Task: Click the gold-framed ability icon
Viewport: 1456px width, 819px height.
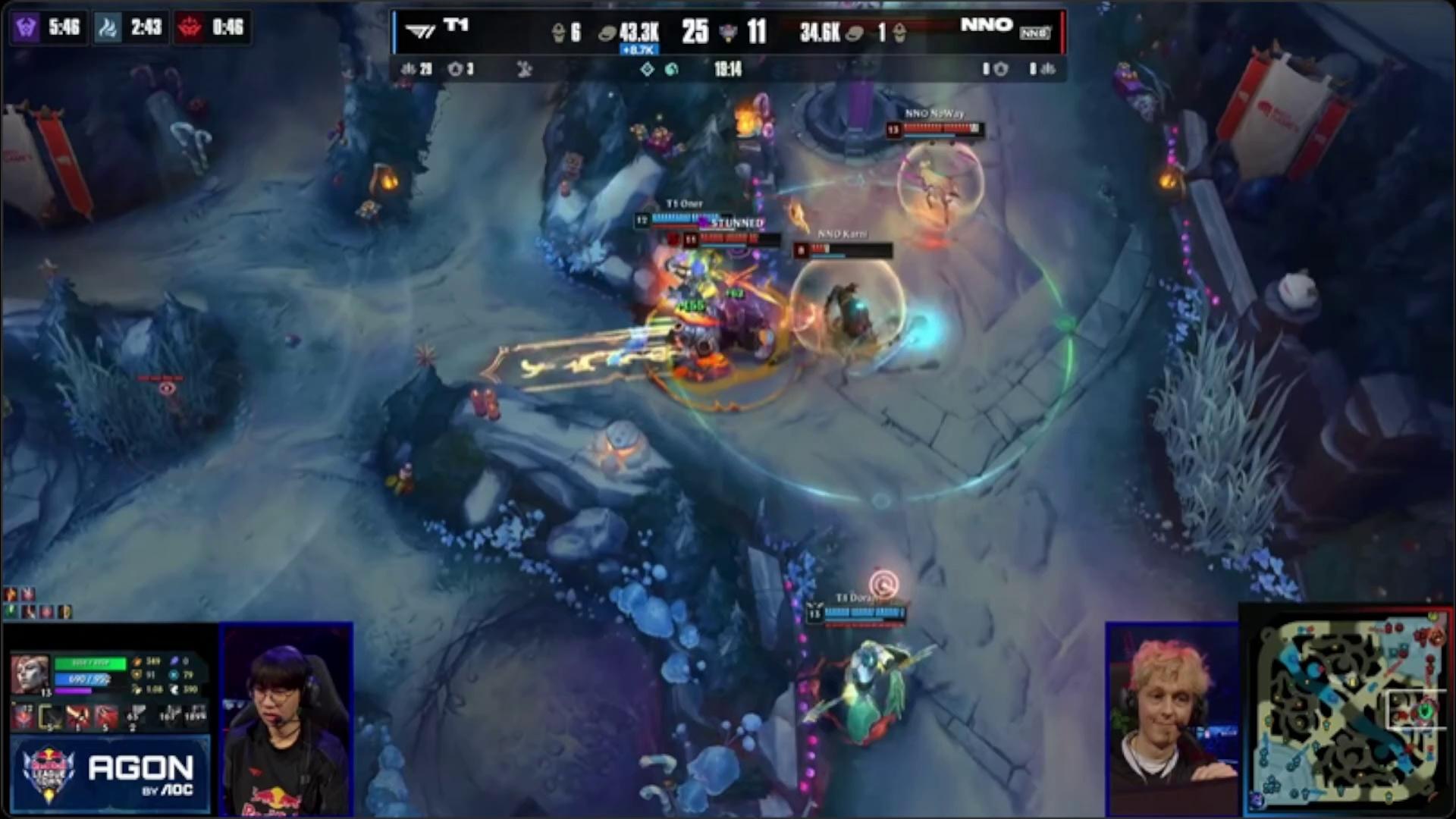Action: 51,716
